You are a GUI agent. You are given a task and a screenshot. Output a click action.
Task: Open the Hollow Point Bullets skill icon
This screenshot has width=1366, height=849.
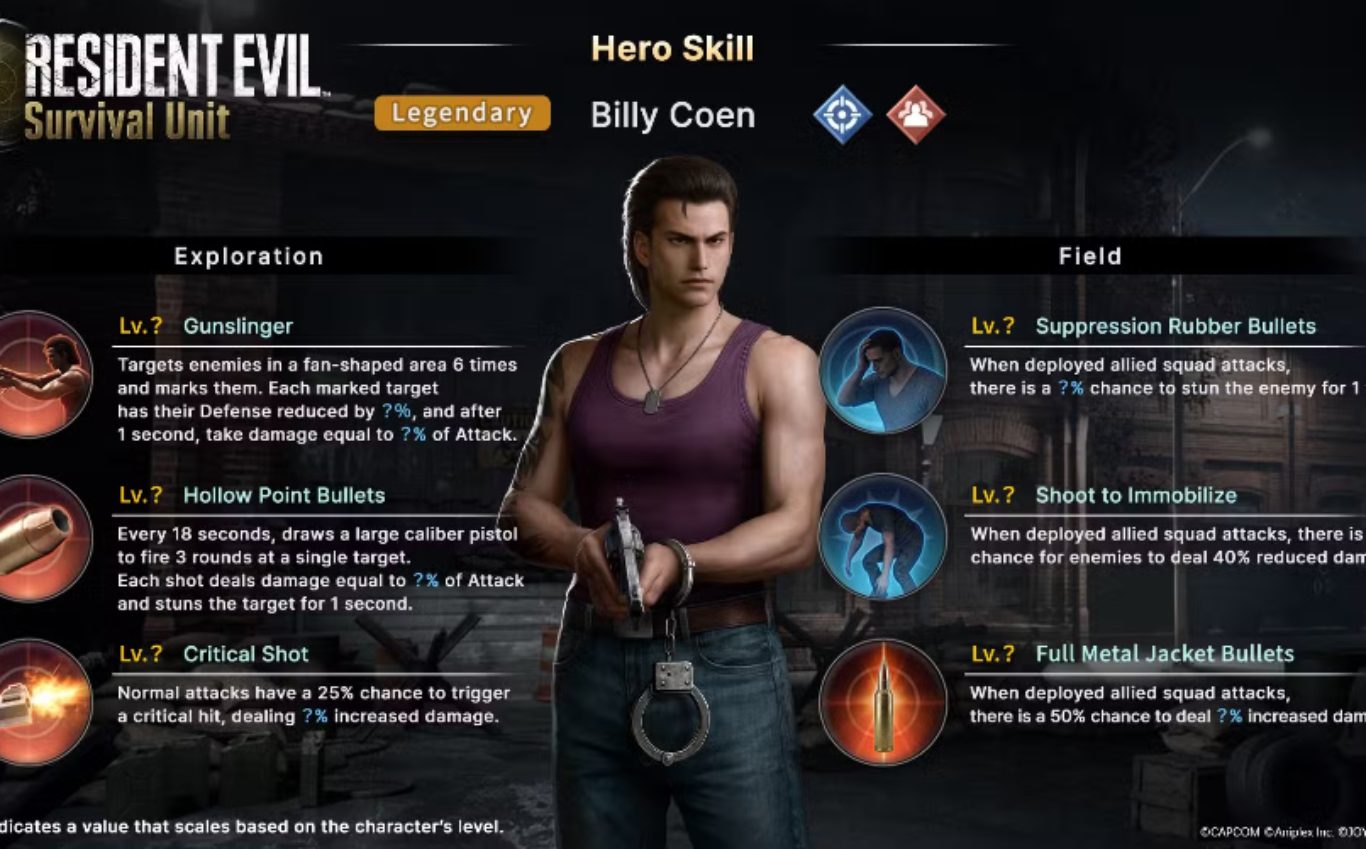click(42, 538)
